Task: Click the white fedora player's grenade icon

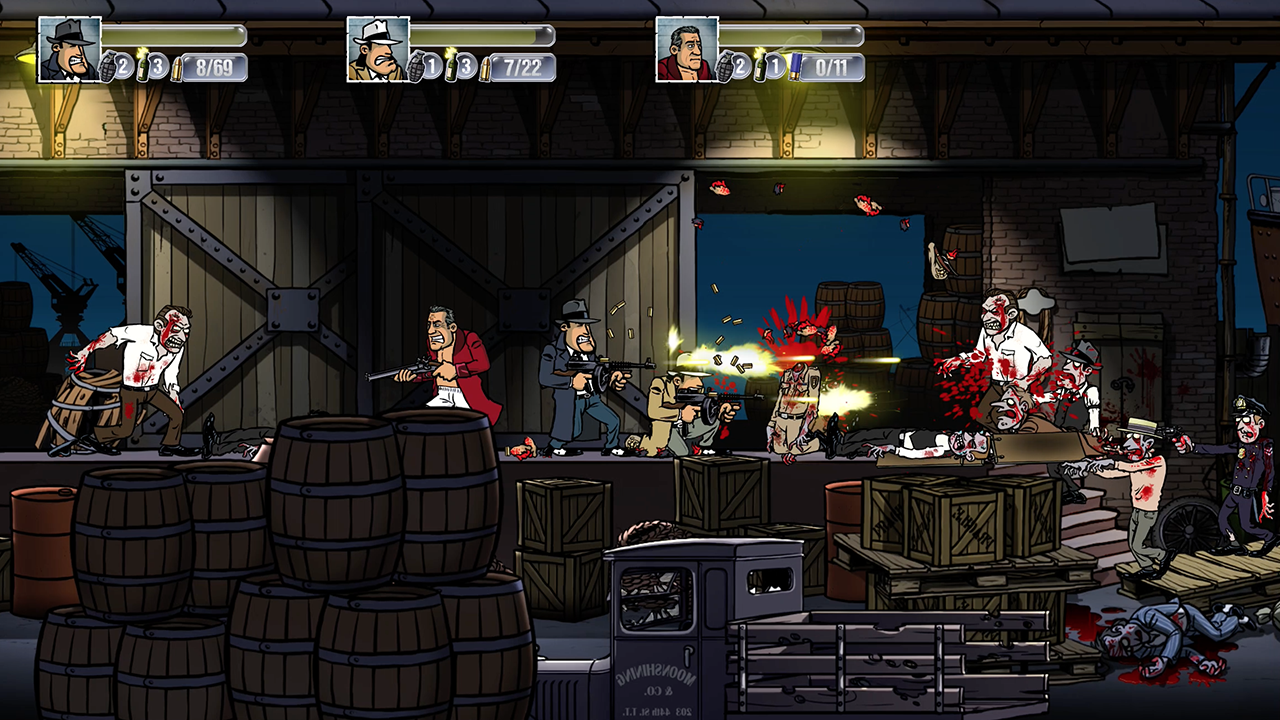Action: point(418,68)
